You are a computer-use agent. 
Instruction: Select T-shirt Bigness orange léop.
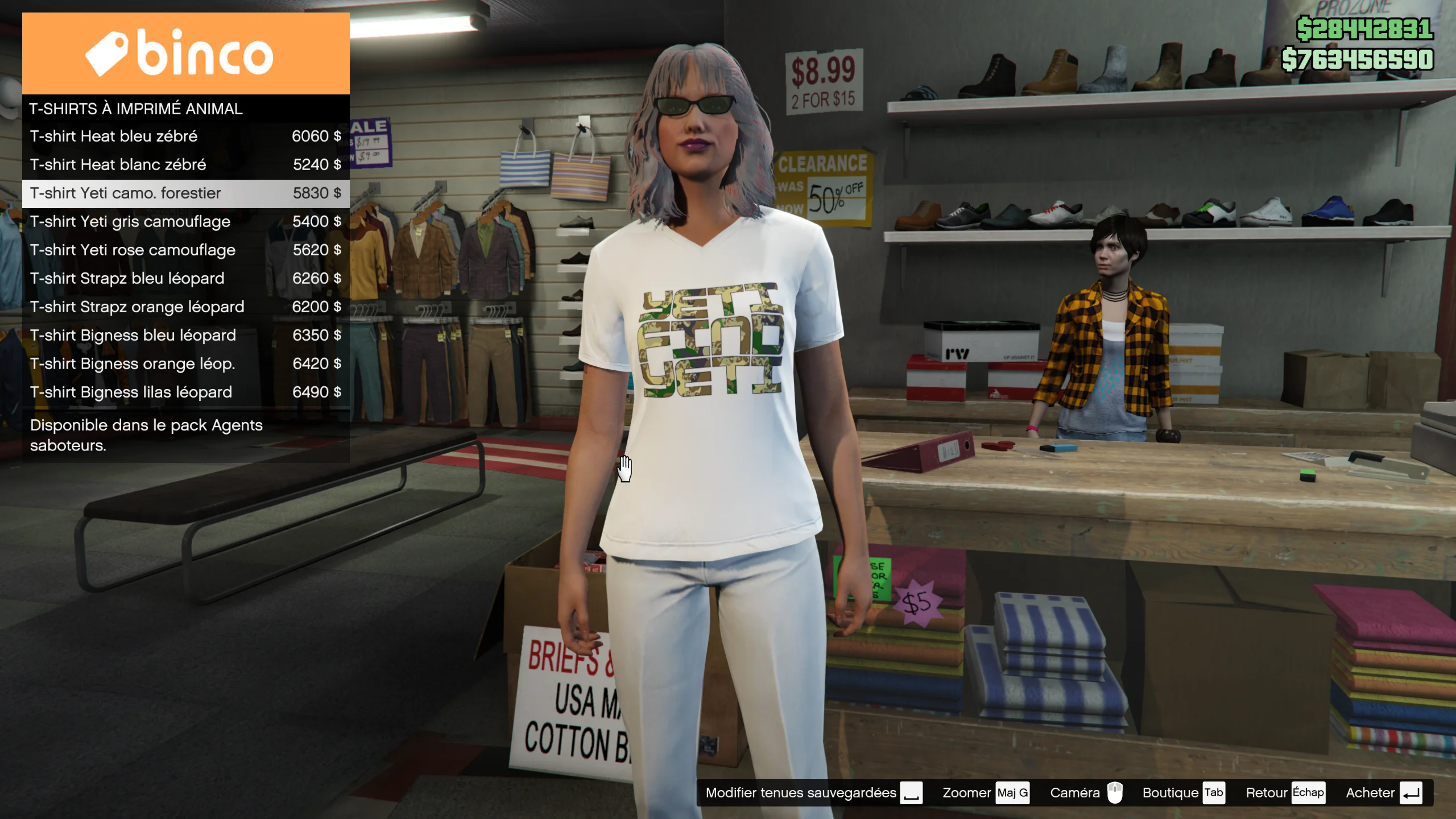[x=185, y=364]
